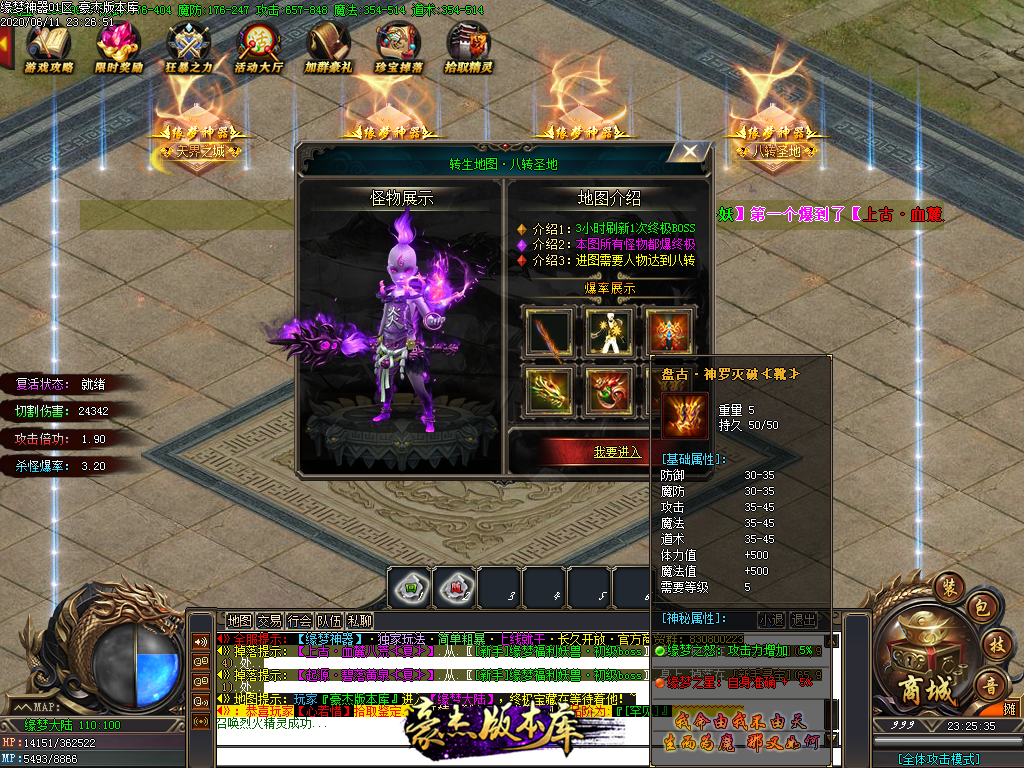Viewport: 1024px width, 768px height.
Task: Switch to the 私聊 private chat tab
Action: tap(360, 621)
